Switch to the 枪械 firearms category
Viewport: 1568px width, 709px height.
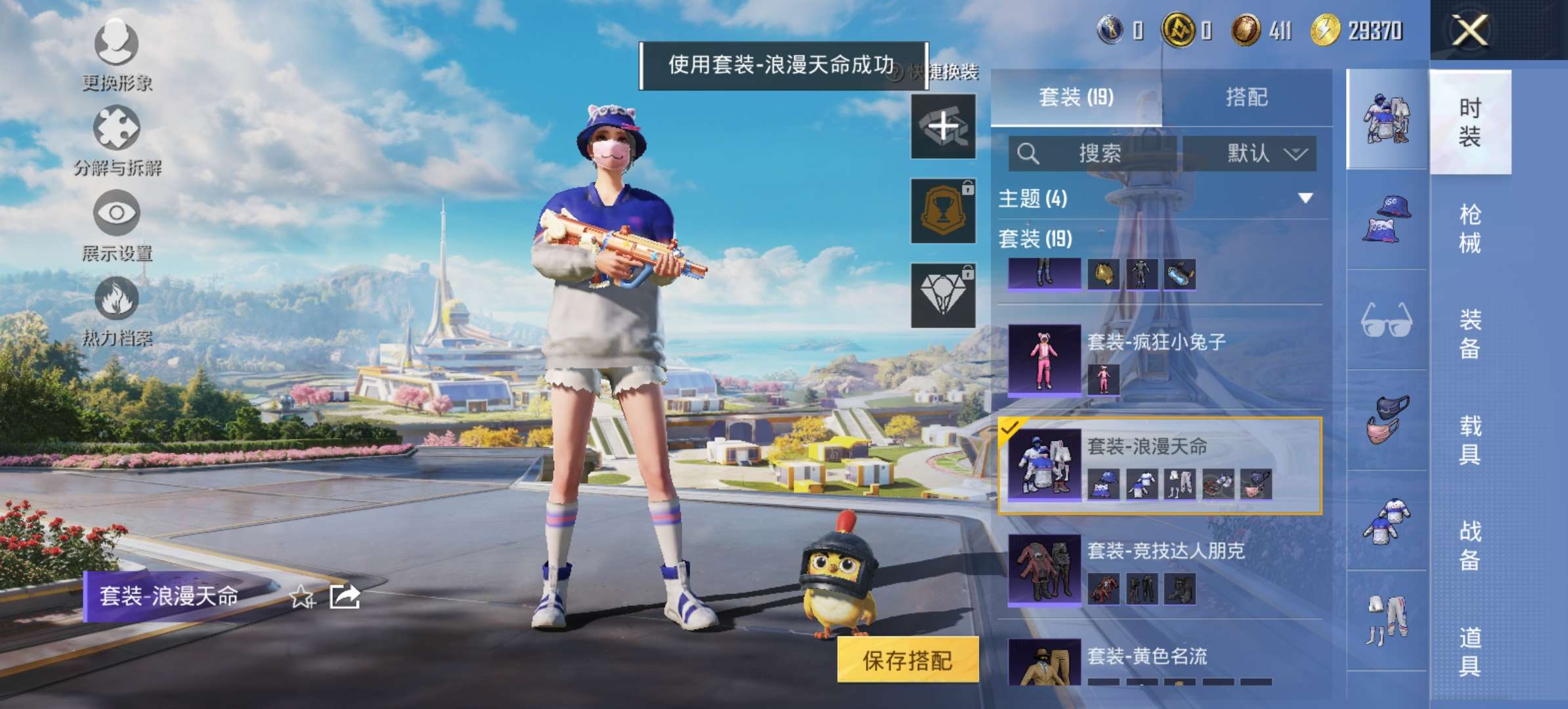1470,228
